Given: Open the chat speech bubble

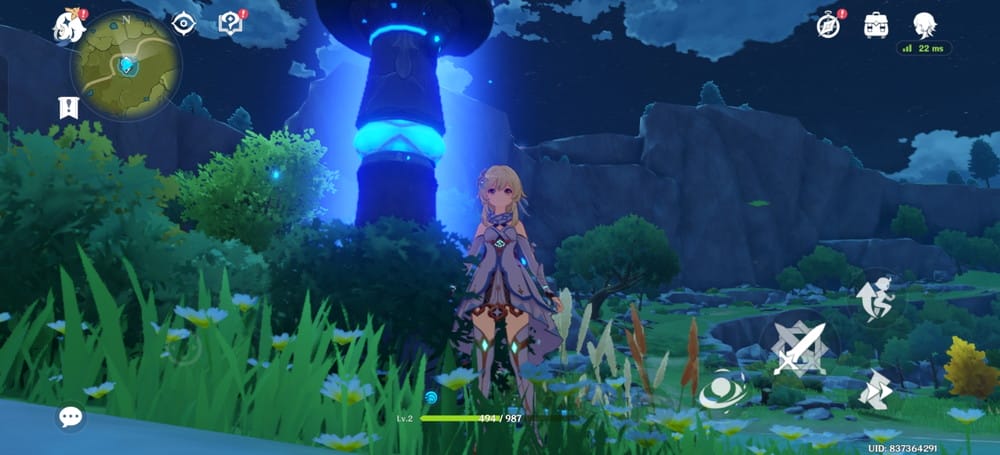Looking at the screenshot, I should (70, 416).
